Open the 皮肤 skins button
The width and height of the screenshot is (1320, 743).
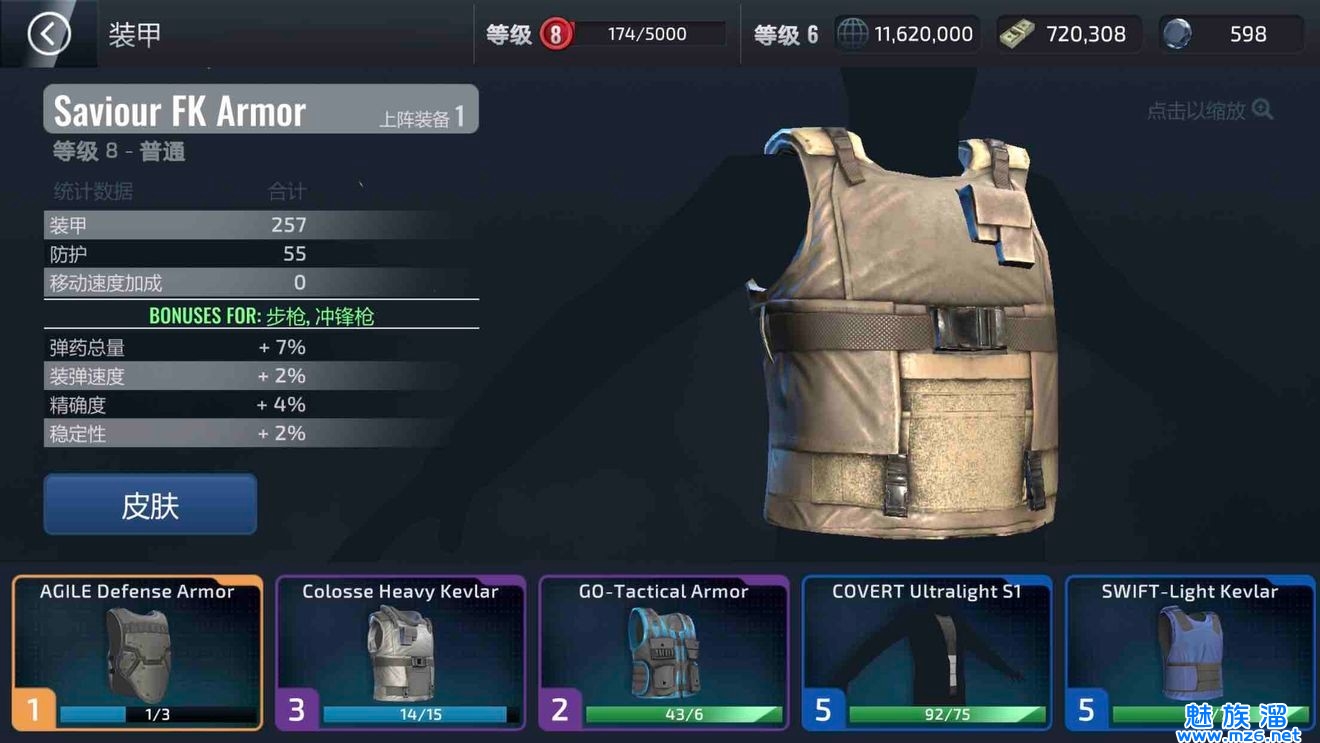(x=150, y=505)
